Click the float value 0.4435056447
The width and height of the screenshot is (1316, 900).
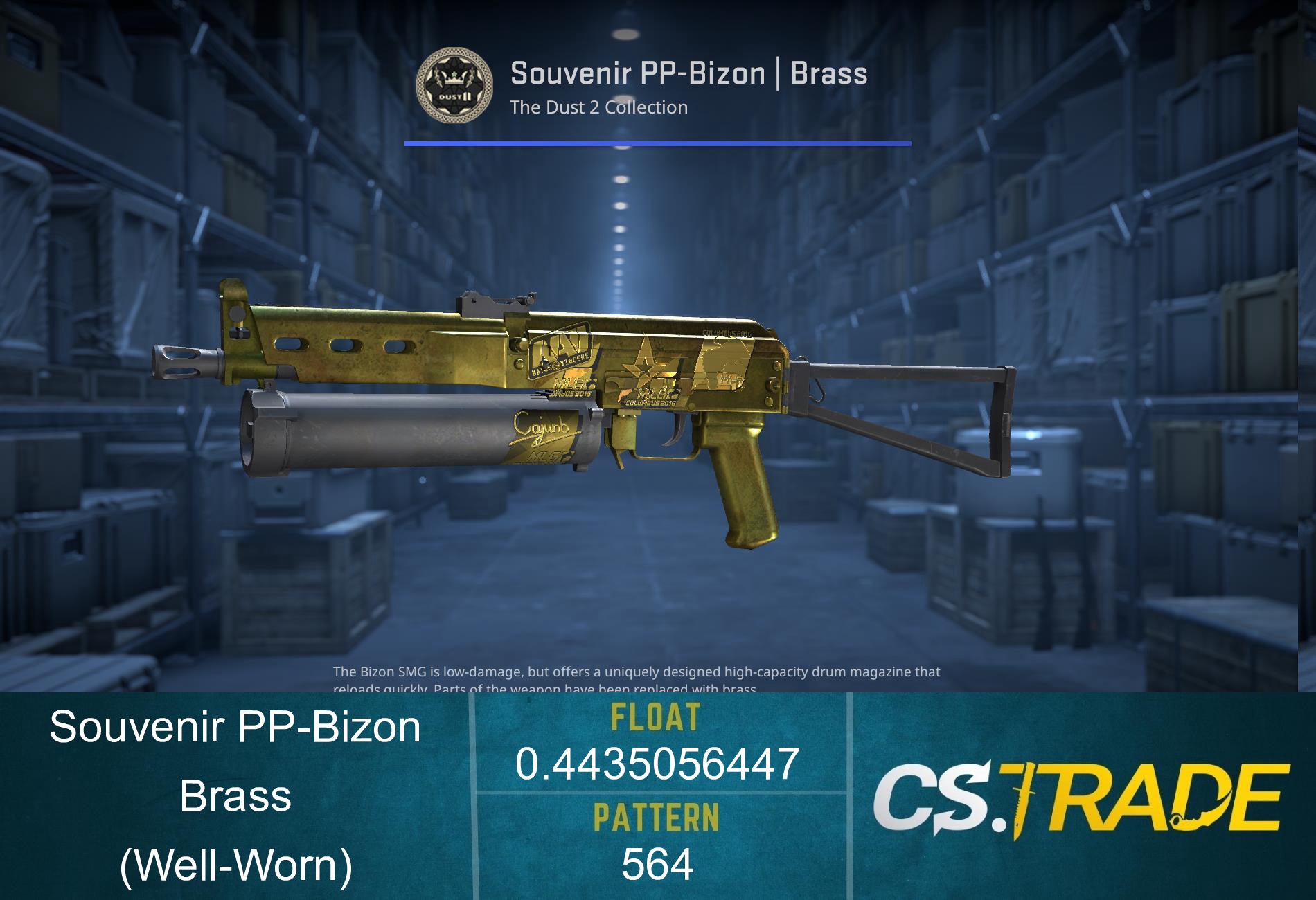(x=658, y=764)
